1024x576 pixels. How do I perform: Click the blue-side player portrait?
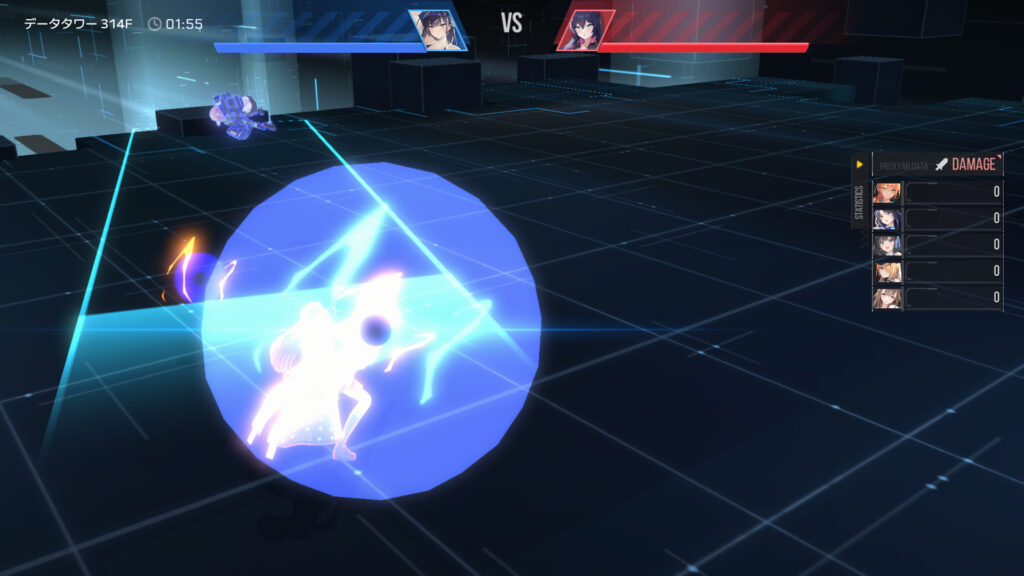[x=436, y=30]
